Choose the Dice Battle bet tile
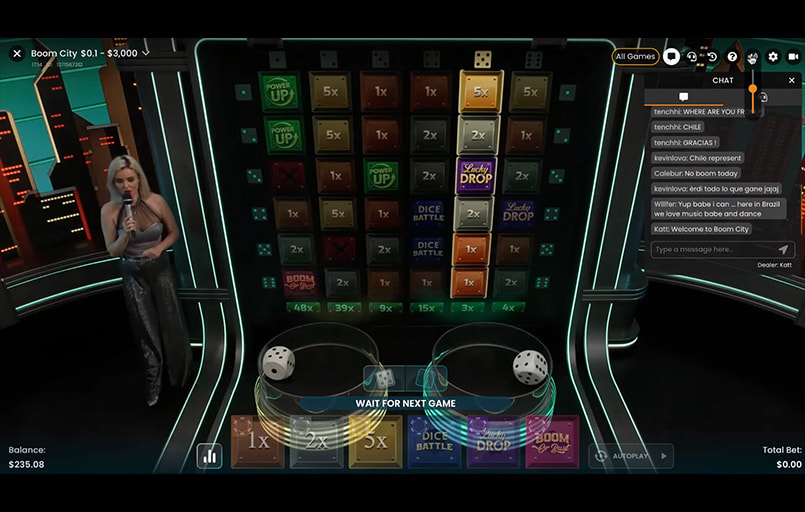Viewport: 805px width, 512px height. click(x=434, y=442)
